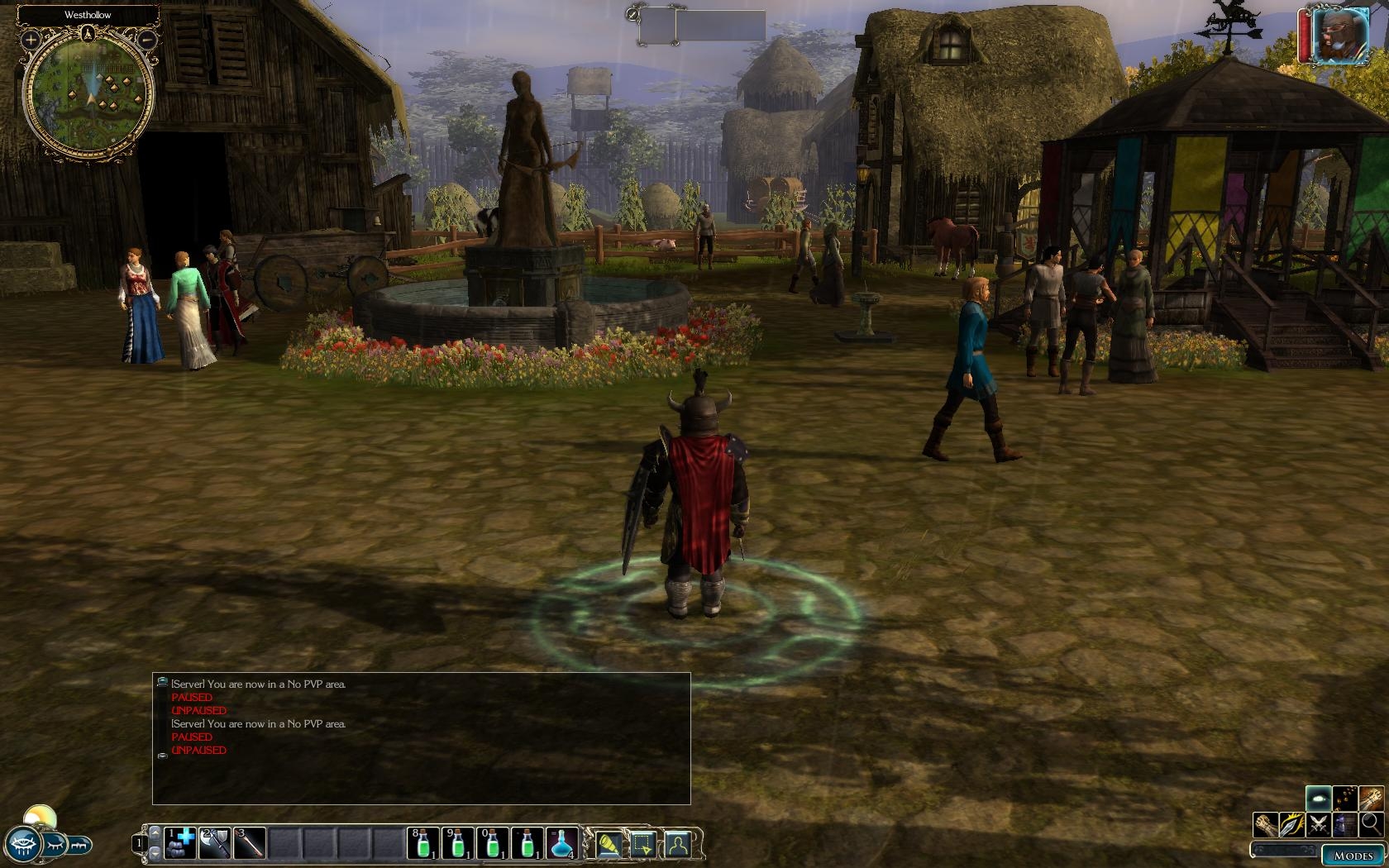The height and width of the screenshot is (868, 1389).
Task: Toggle the minimap north-lock compass button
Action: [x=88, y=33]
